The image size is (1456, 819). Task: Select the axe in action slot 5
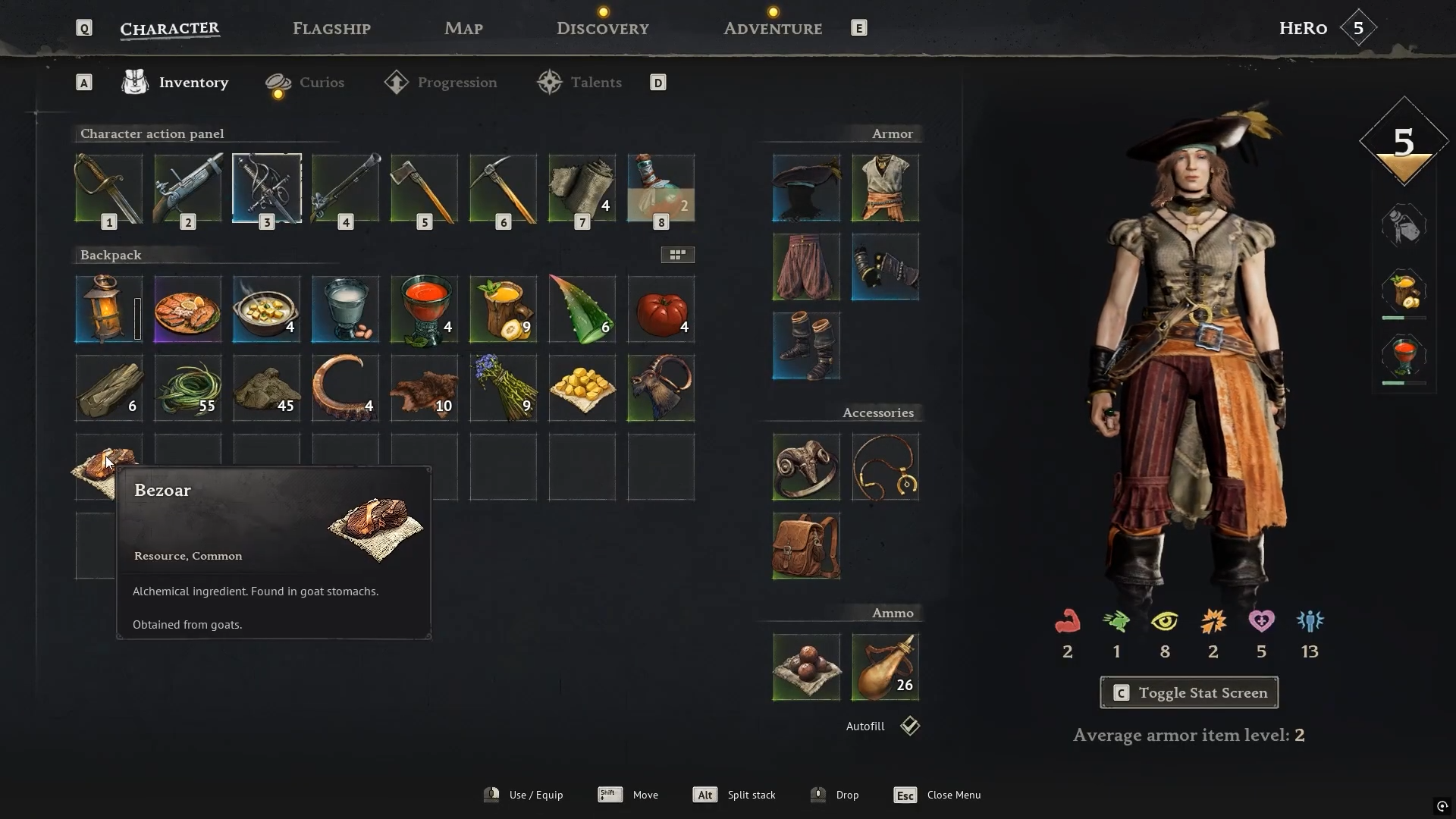pos(424,188)
